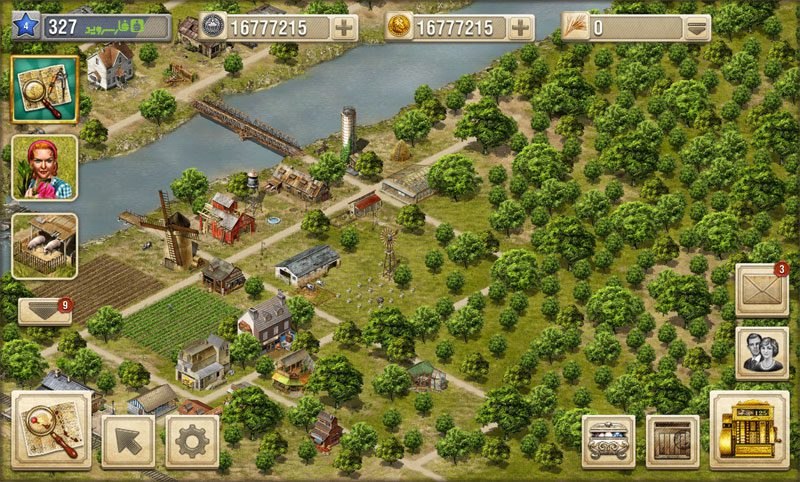800x482 pixels.
Task: Expand the side panel arrow with 9 badge
Action: pos(44,311)
